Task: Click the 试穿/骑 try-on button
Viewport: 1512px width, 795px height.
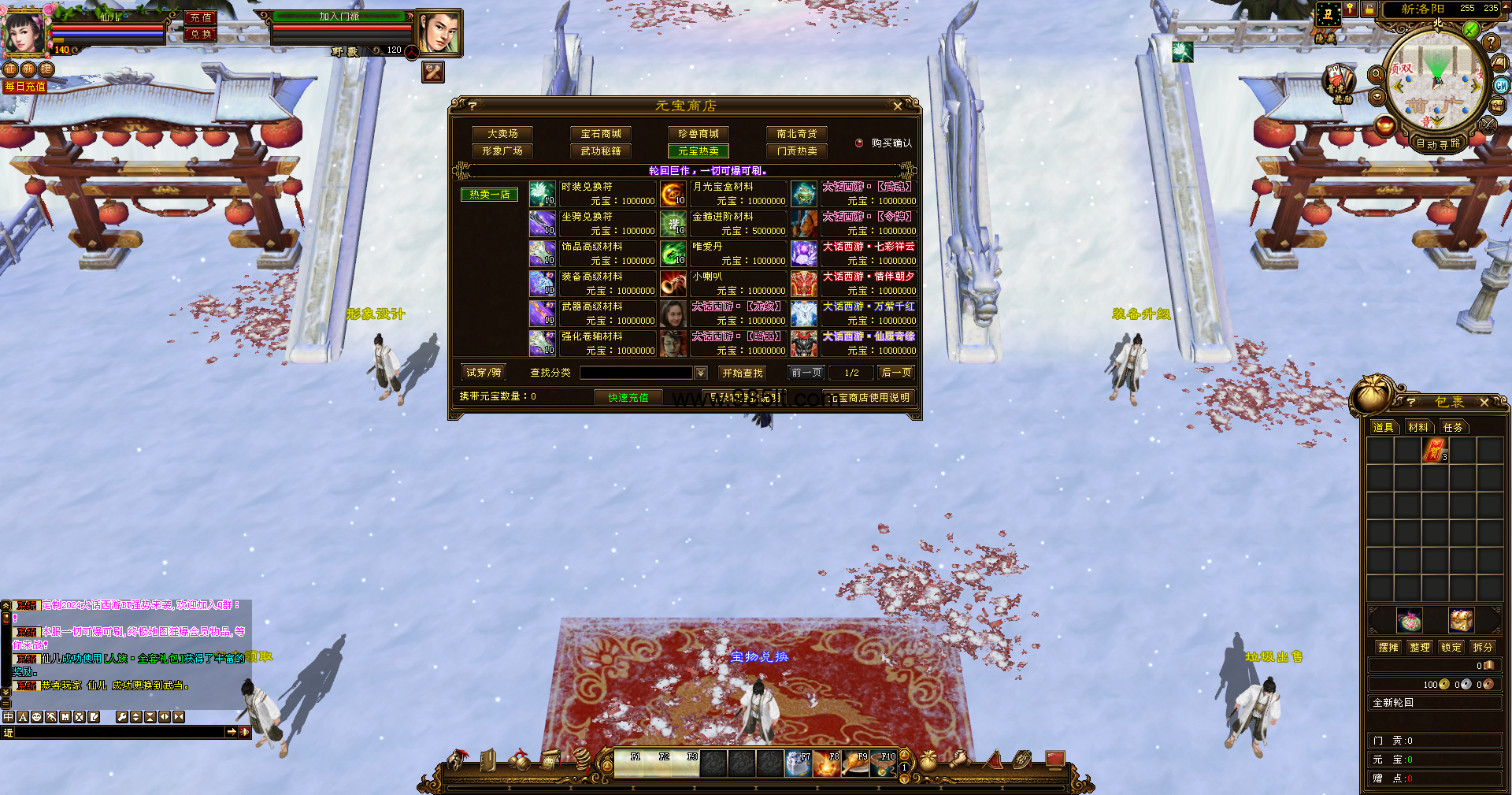Action: [484, 373]
